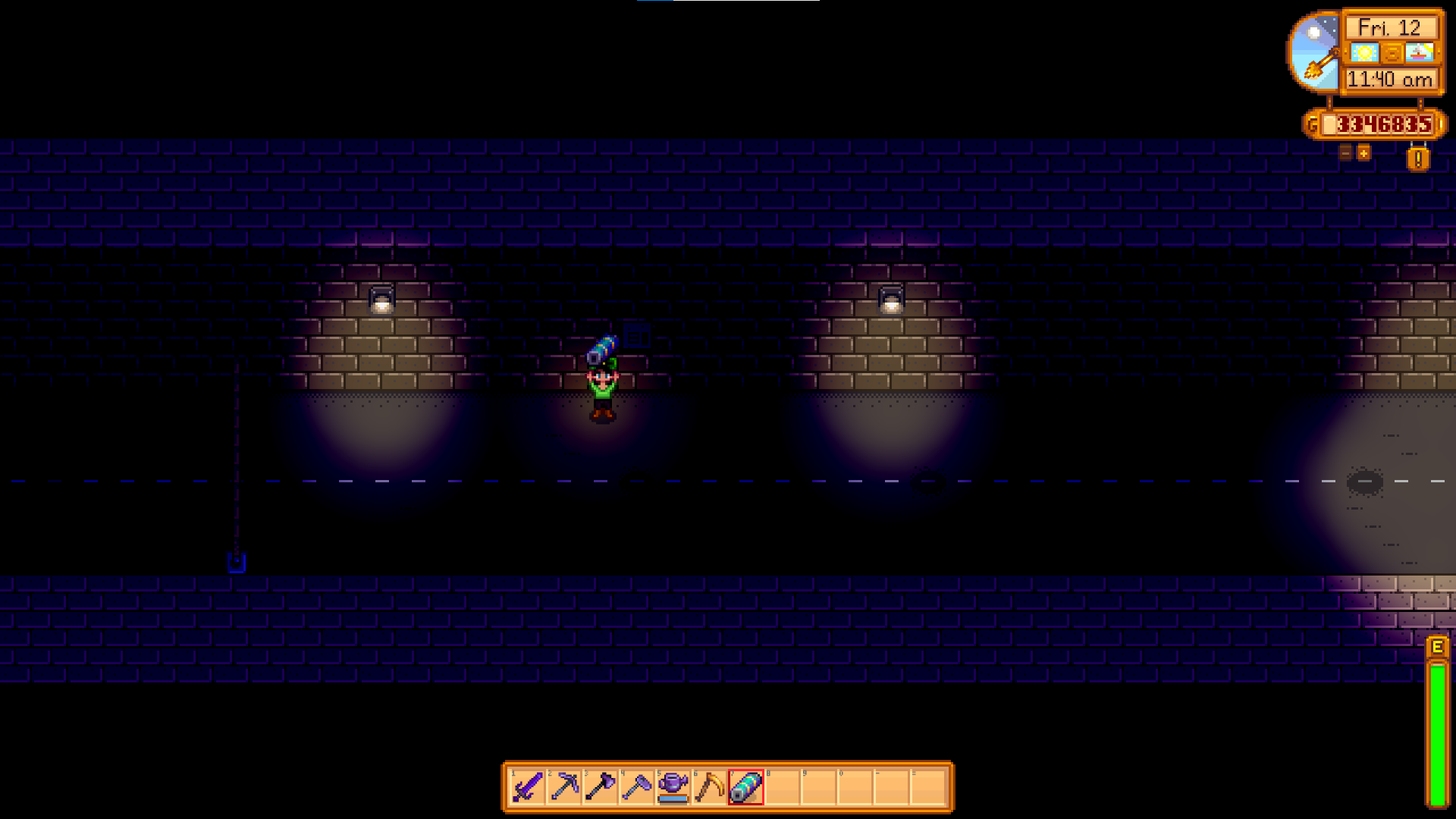The height and width of the screenshot is (819, 1456).
Task: Click the sunny weather icon on the clock
Action: pos(1365,52)
